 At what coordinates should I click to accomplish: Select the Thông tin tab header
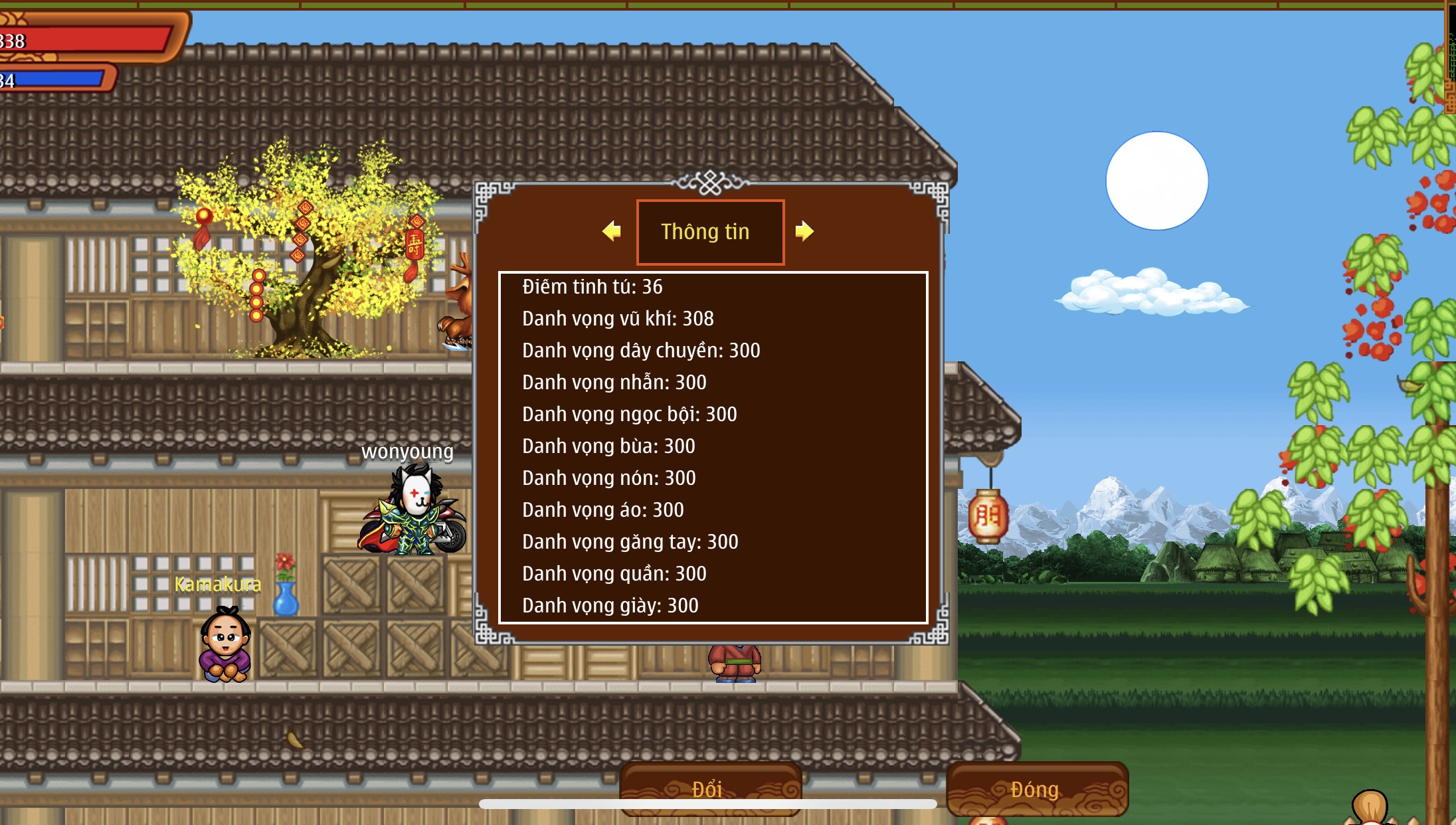point(710,232)
